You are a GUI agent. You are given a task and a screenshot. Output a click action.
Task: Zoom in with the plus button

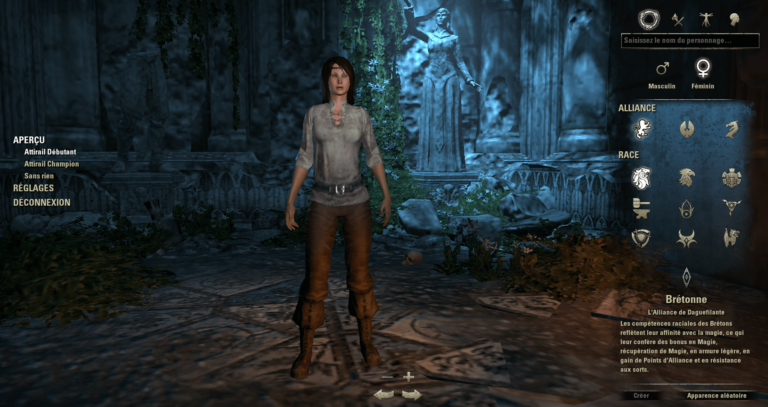pyautogui.click(x=408, y=376)
